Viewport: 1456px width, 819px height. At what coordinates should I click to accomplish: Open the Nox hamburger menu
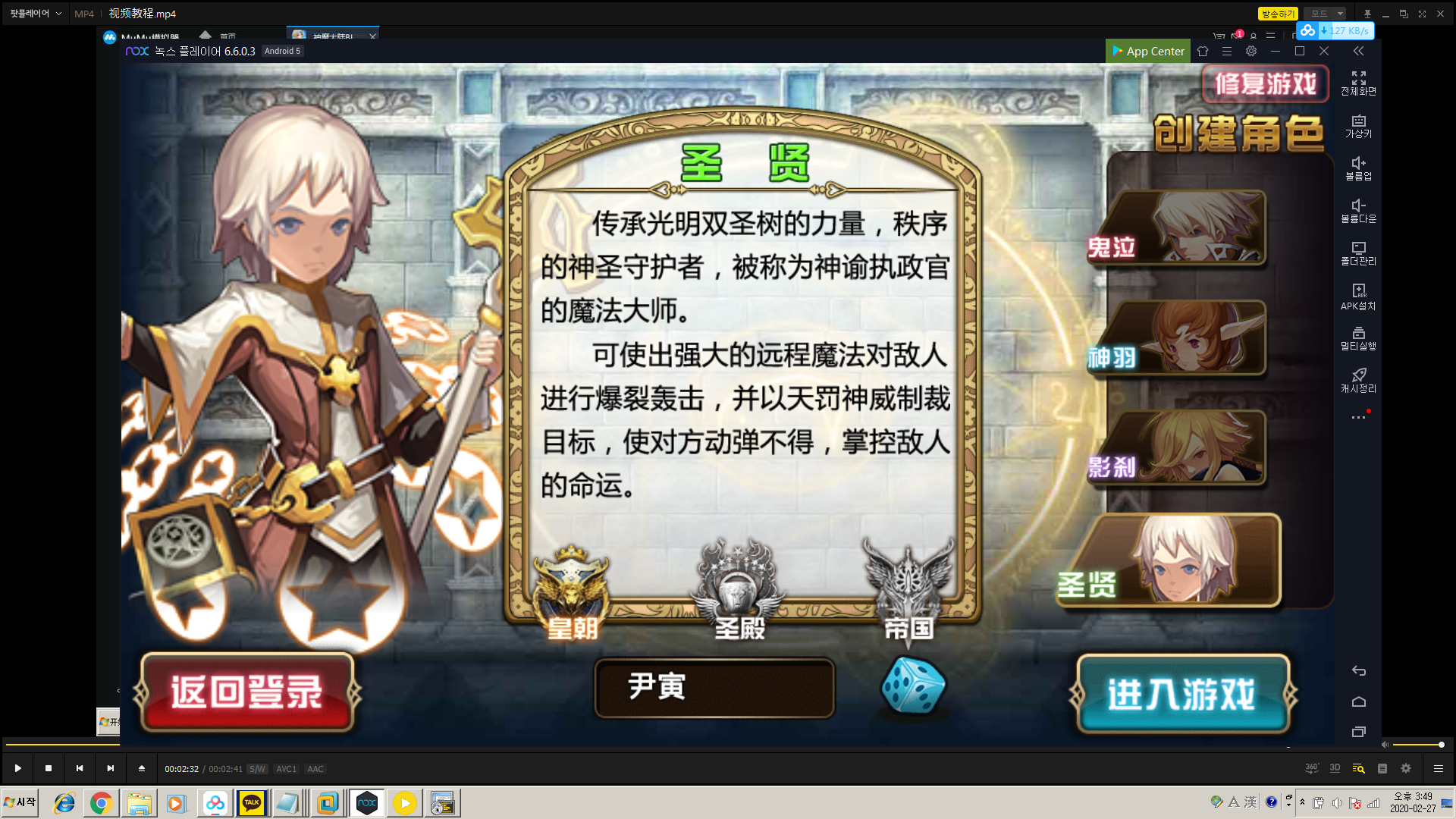coord(1226,51)
